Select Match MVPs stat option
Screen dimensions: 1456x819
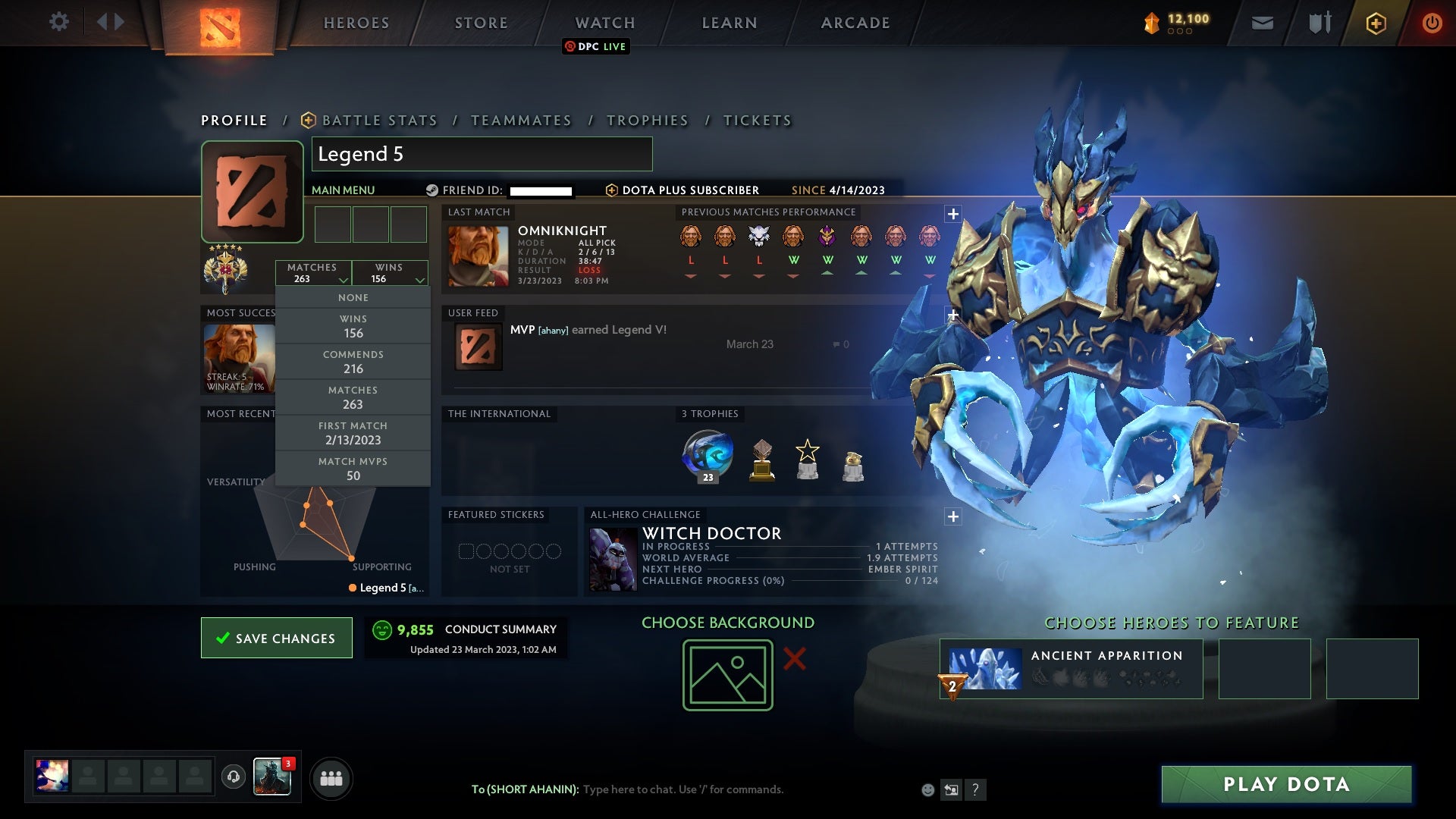click(x=353, y=468)
